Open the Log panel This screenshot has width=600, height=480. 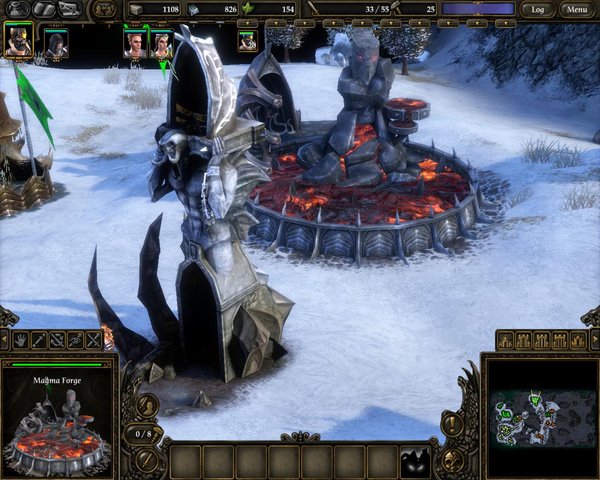(537, 10)
